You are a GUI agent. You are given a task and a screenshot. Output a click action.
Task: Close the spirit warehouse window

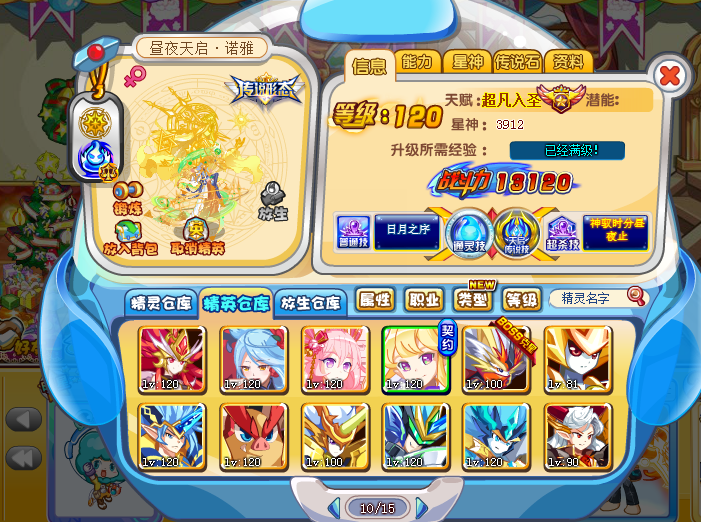tap(670, 75)
